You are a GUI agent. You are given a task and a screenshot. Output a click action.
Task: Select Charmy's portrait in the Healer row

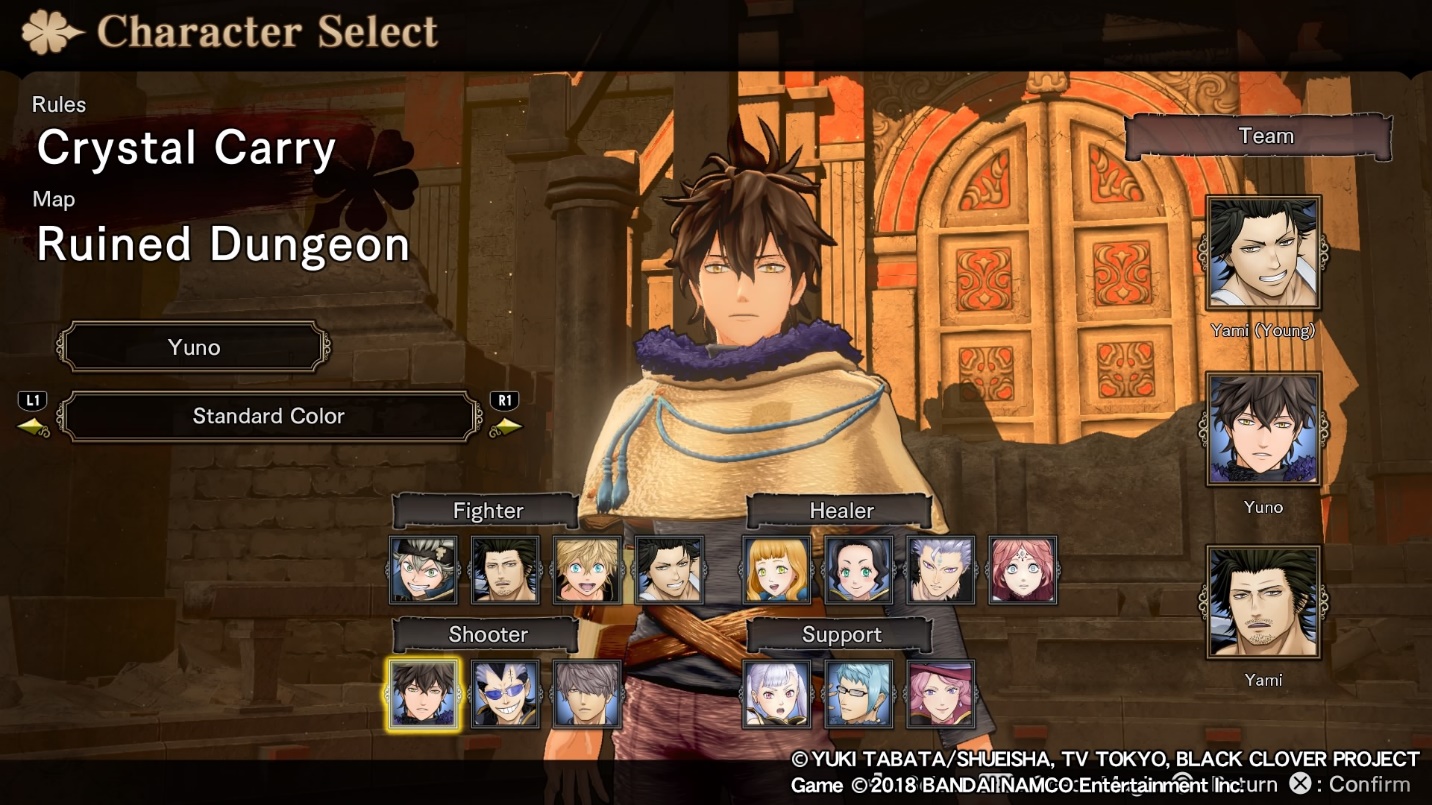pyautogui.click(x=859, y=570)
